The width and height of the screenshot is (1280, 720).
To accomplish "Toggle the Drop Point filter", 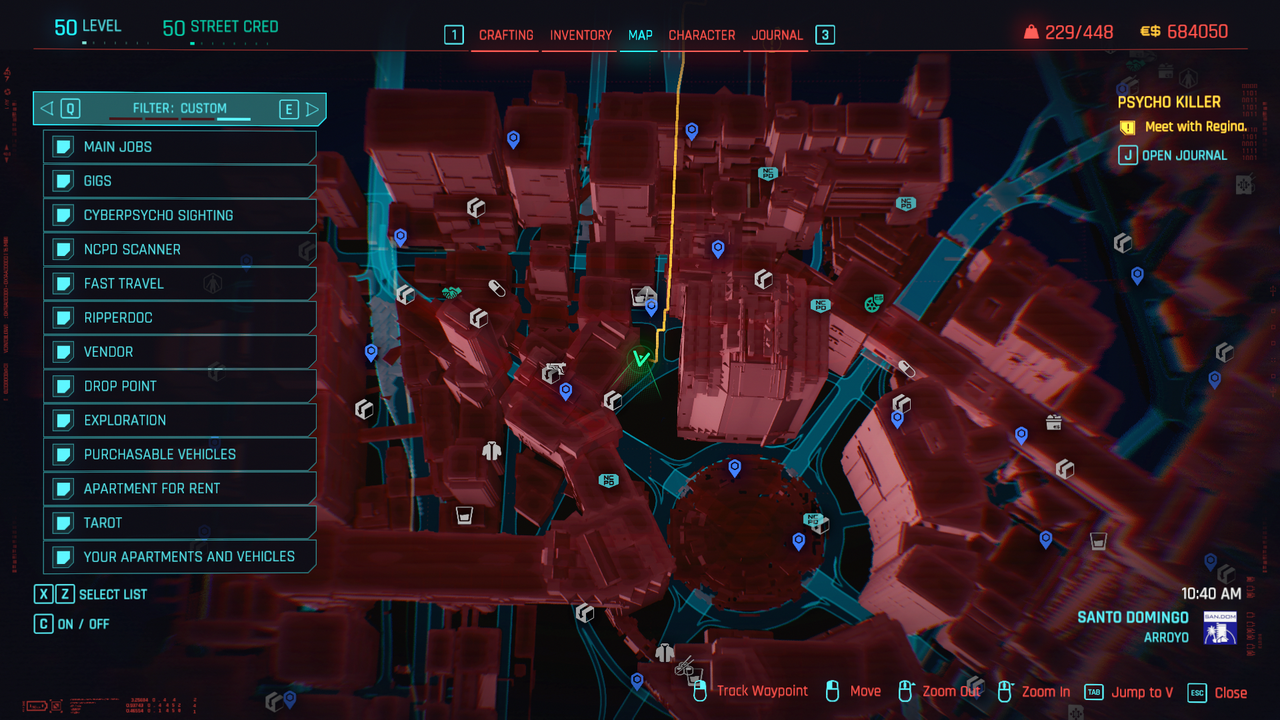I will 180,386.
